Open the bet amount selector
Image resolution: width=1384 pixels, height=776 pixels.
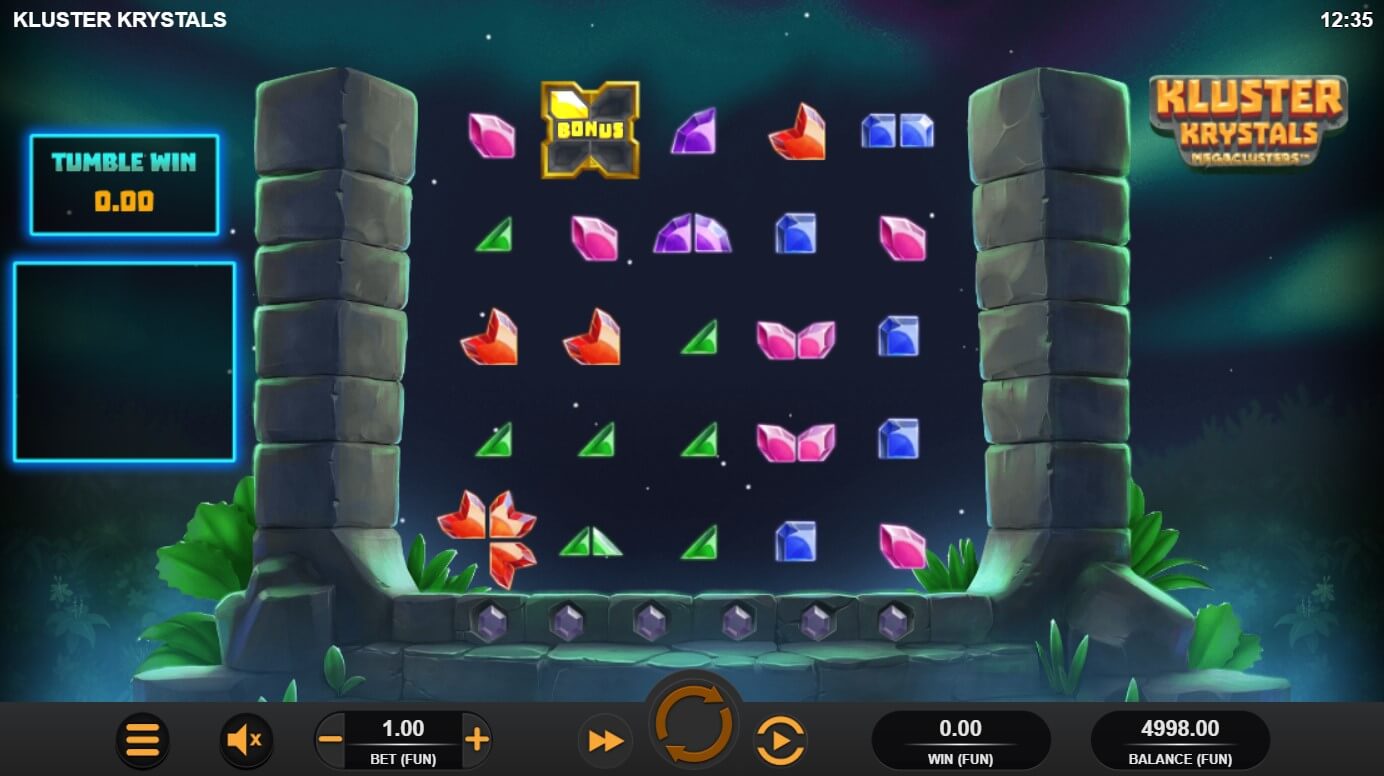pyautogui.click(x=404, y=730)
